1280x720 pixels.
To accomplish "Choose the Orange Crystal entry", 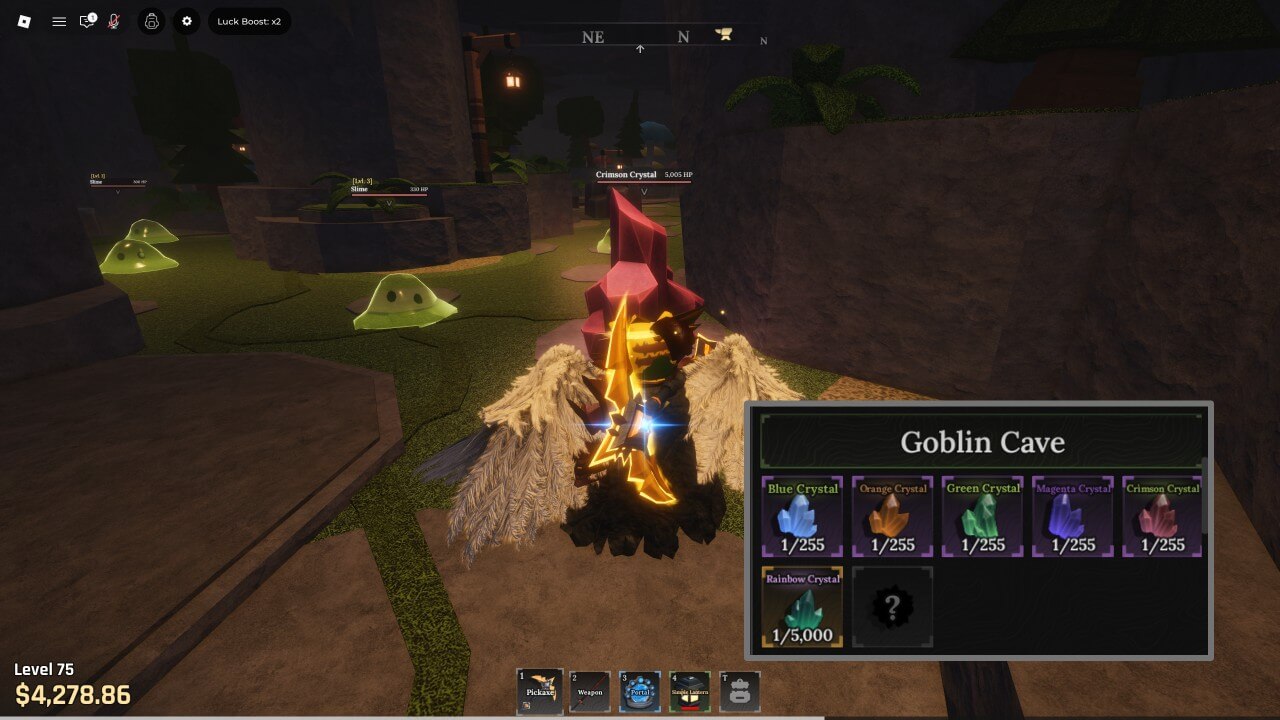I will tap(892, 517).
